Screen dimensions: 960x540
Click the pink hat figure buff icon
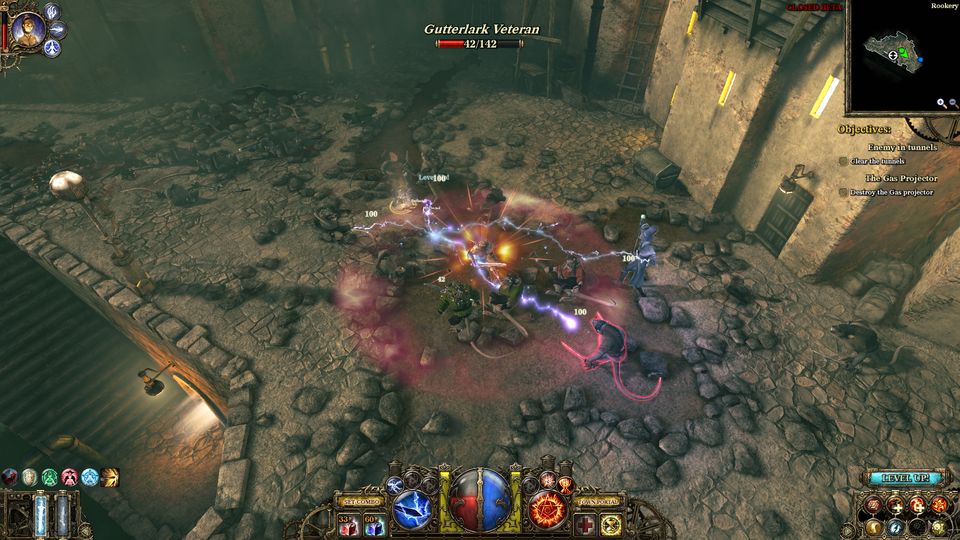[x=70, y=476]
